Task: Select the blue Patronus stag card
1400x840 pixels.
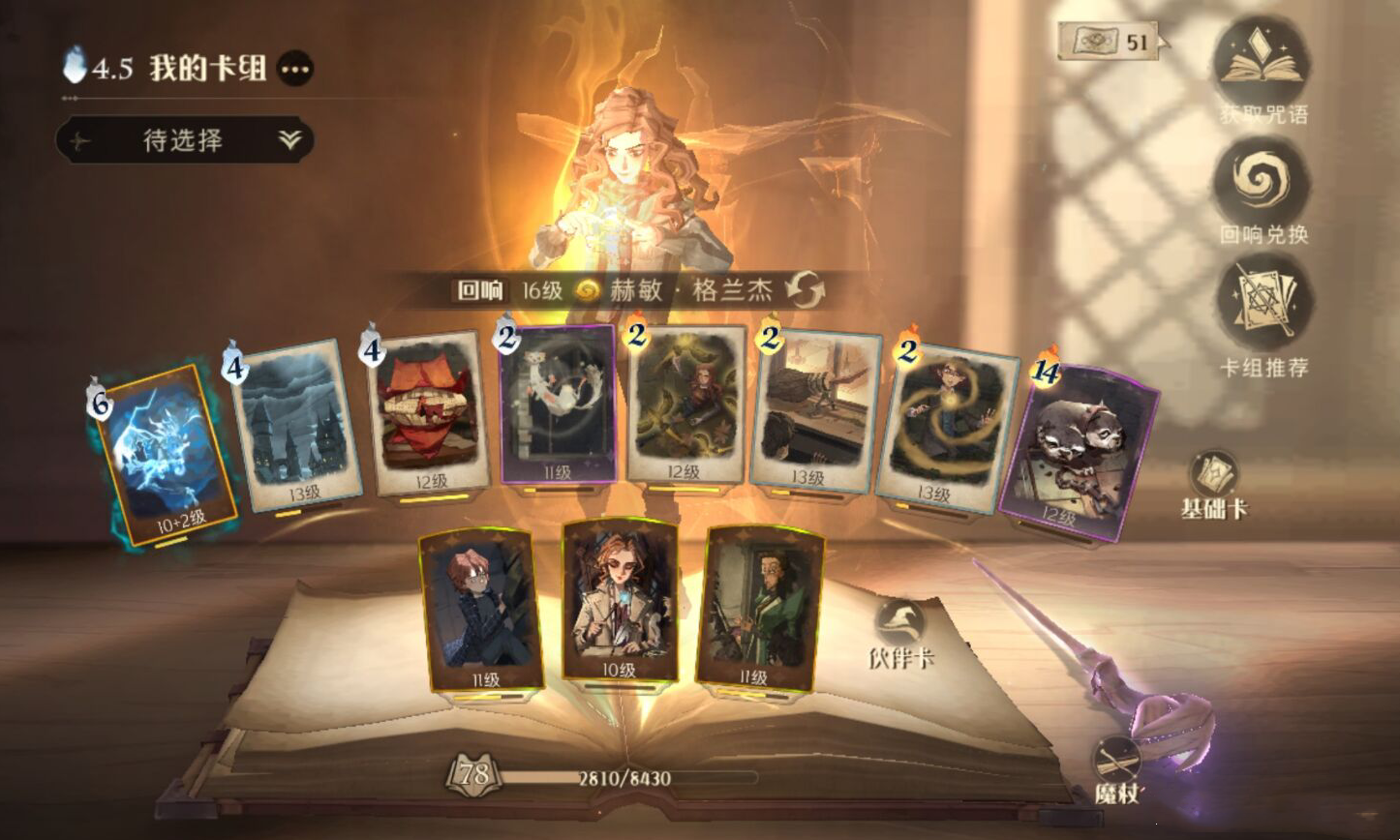Action: pos(166,452)
